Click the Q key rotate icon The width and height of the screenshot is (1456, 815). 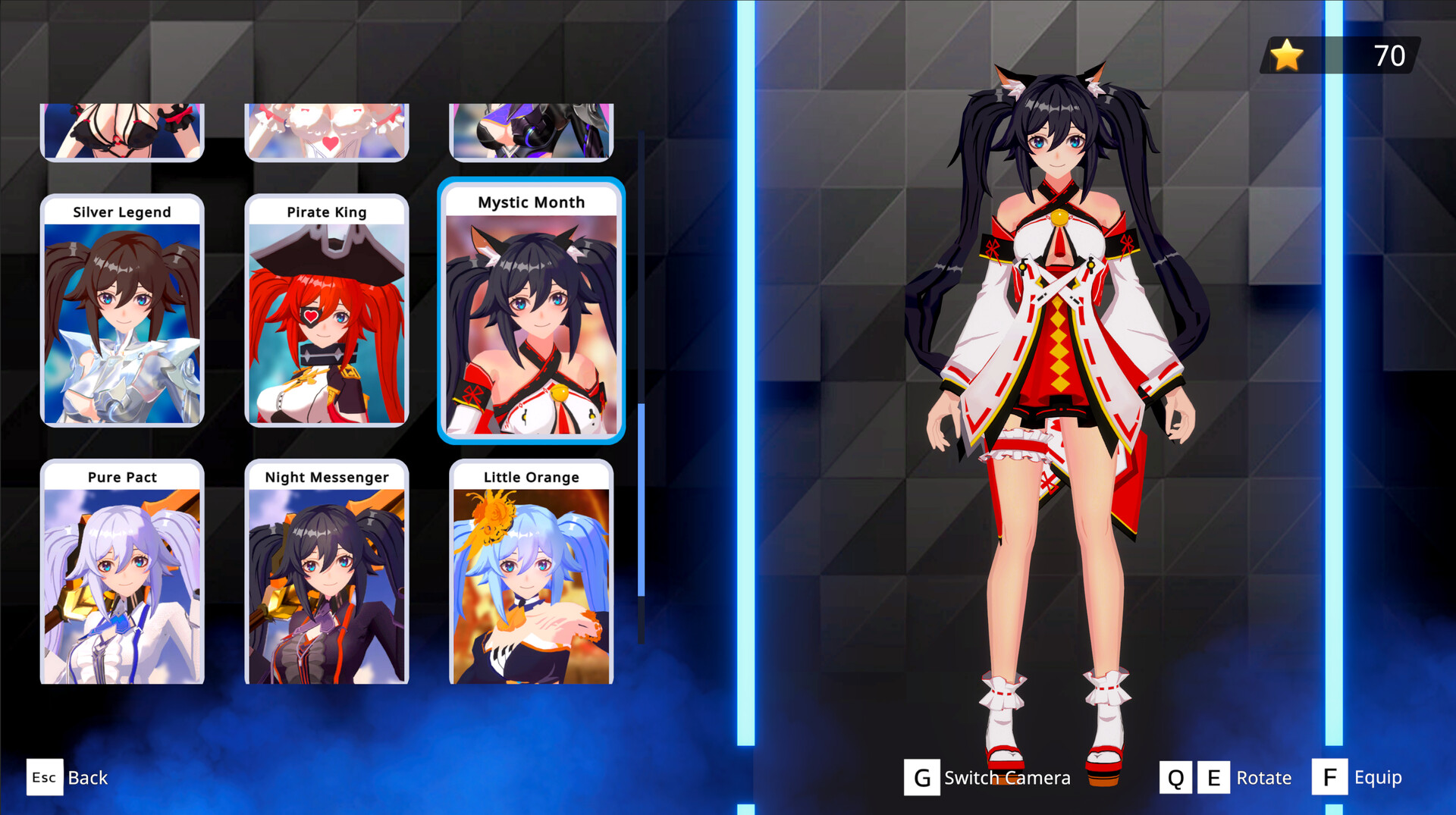click(1176, 777)
